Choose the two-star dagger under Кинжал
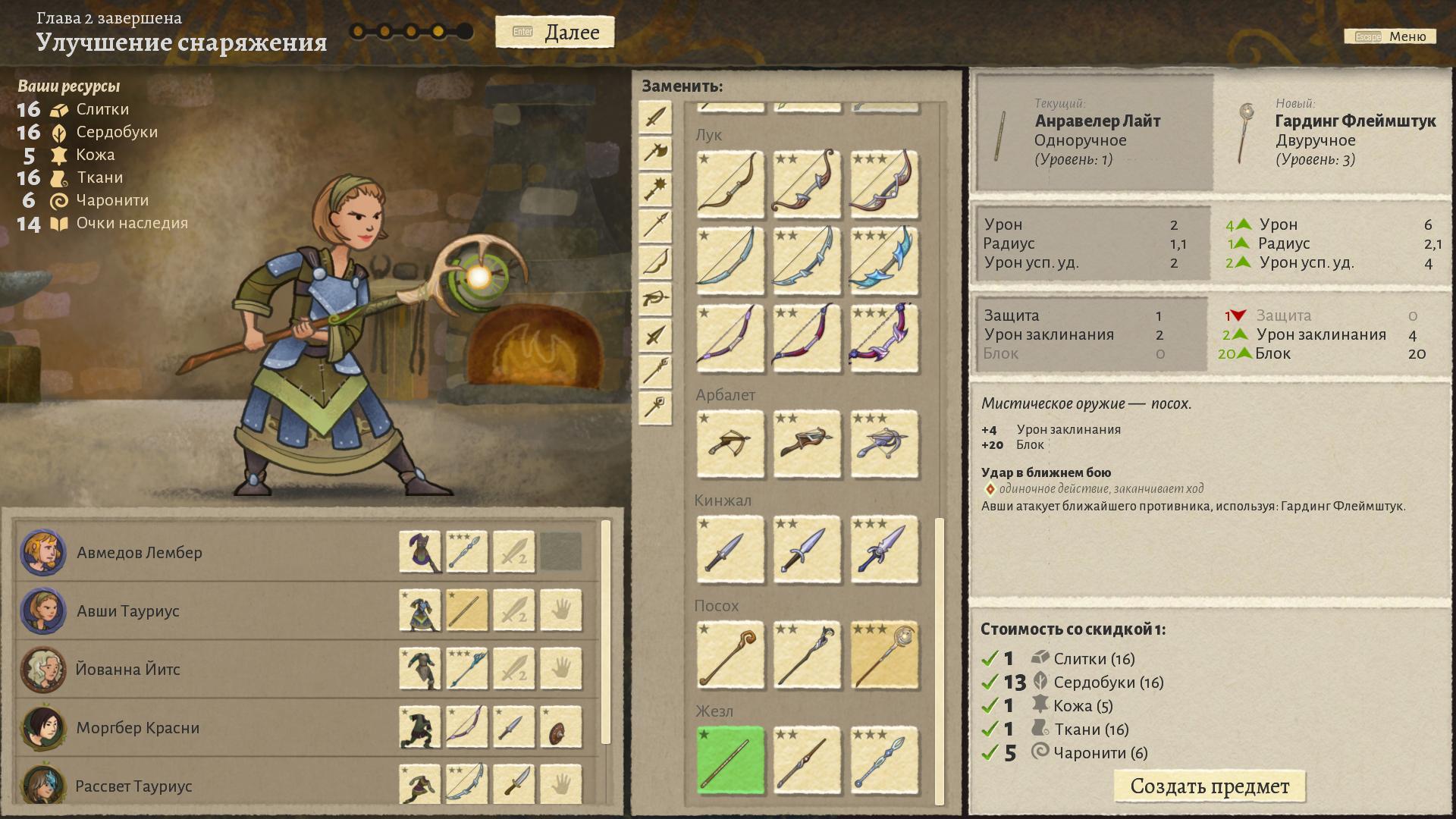 point(806,551)
